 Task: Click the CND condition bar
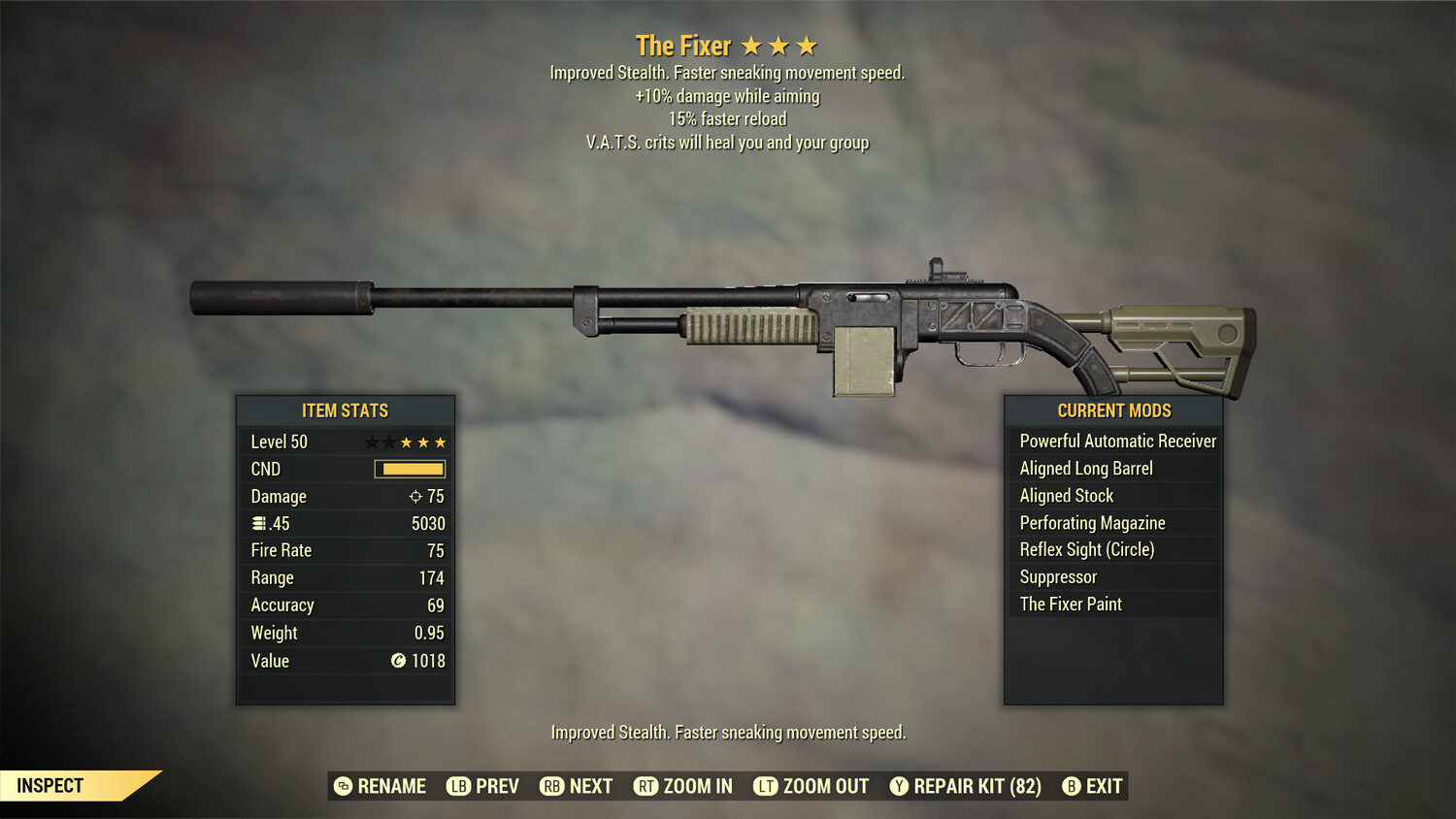coord(409,469)
